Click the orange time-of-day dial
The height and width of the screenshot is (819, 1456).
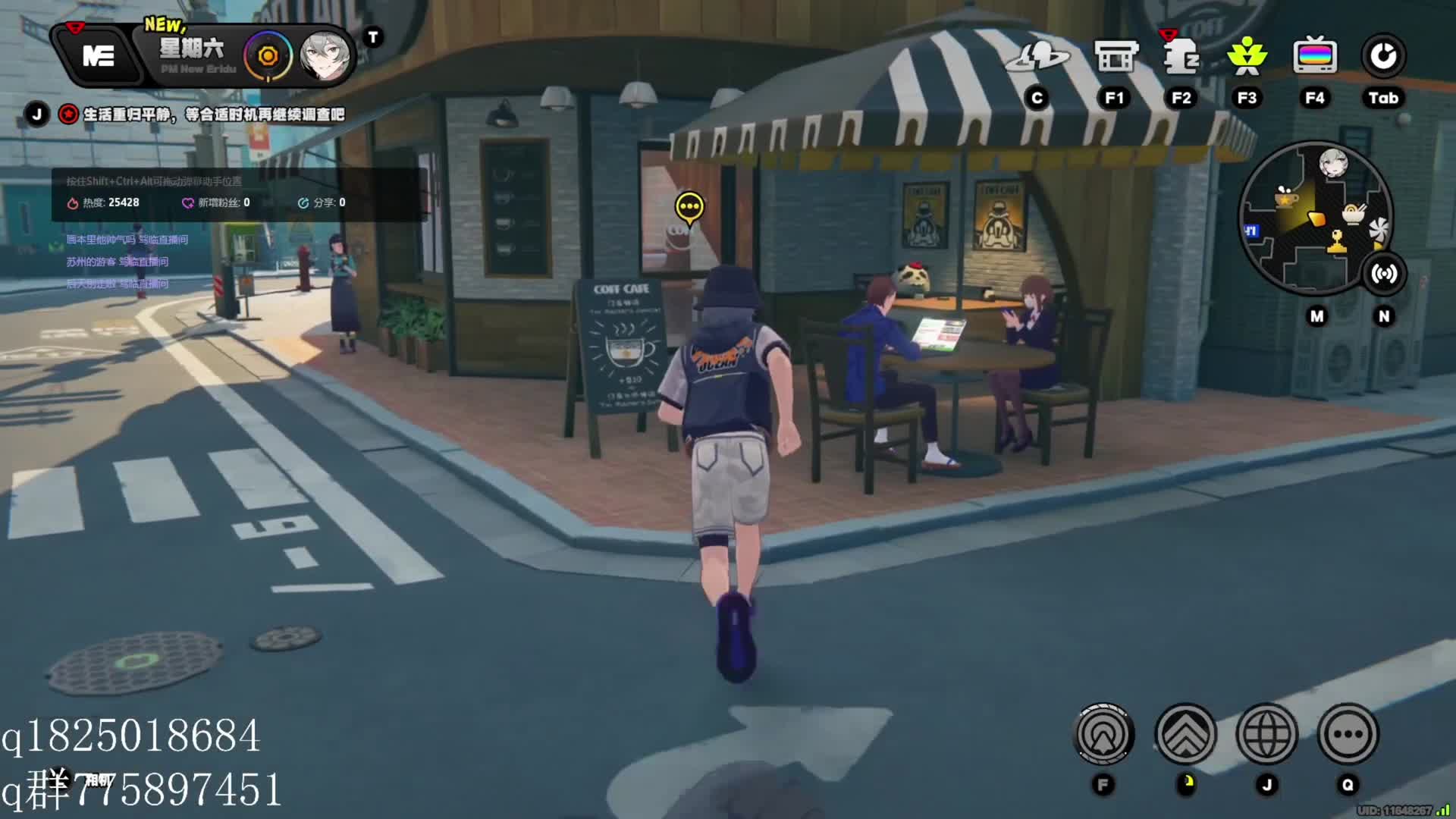point(267,56)
